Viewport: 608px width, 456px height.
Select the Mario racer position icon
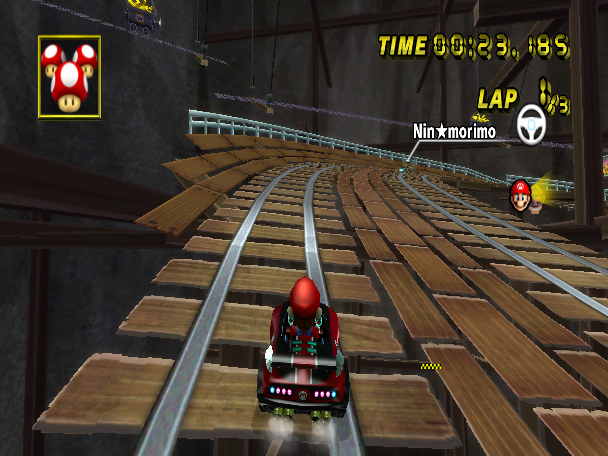(520, 194)
